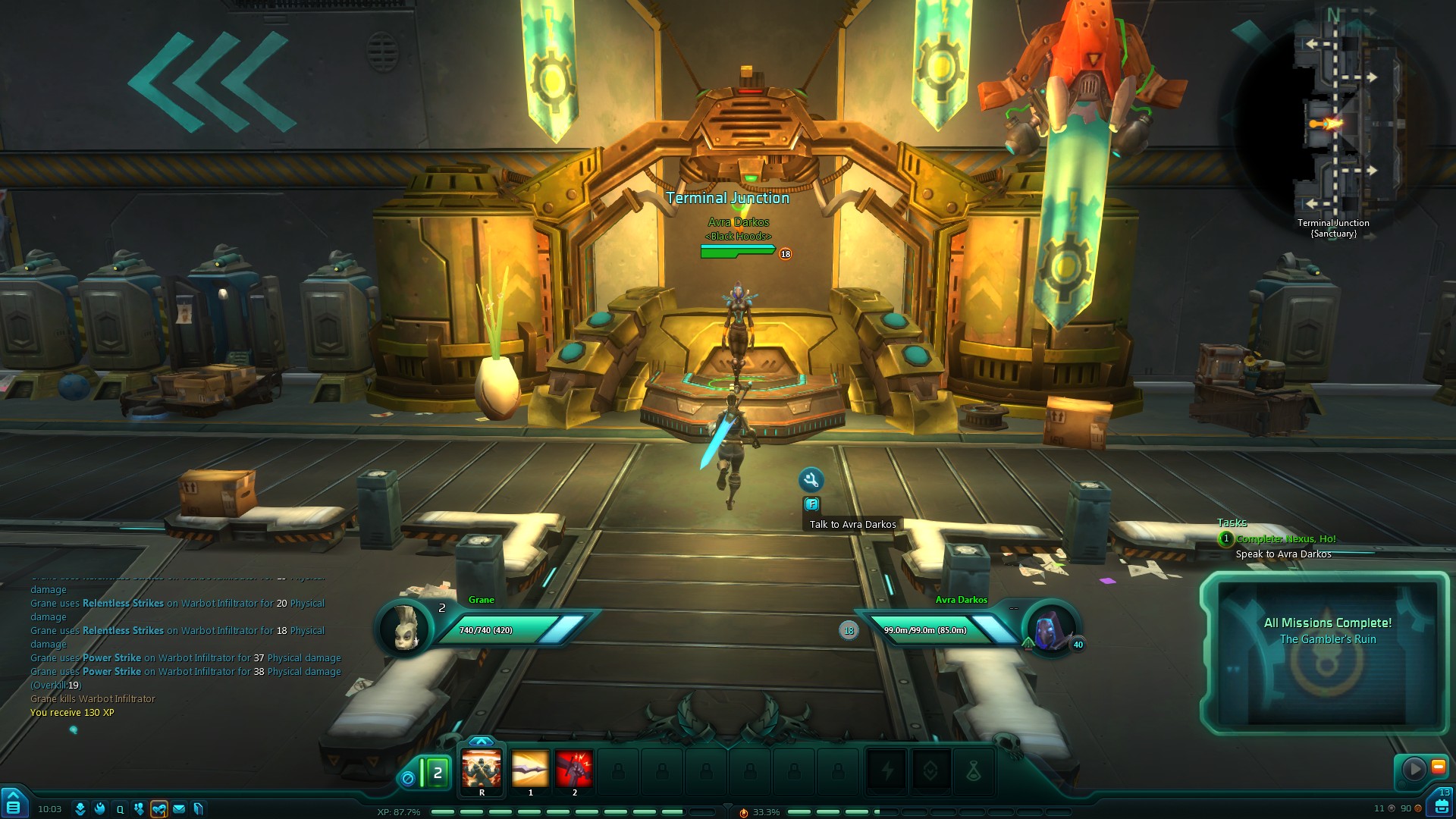Use the dagger slash ability in slot 1

click(x=530, y=769)
